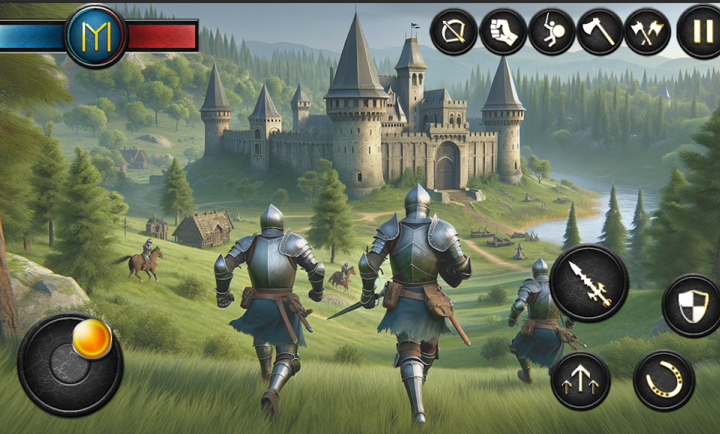Raise the shield to block
This screenshot has width=720, height=434.
pos(691,305)
